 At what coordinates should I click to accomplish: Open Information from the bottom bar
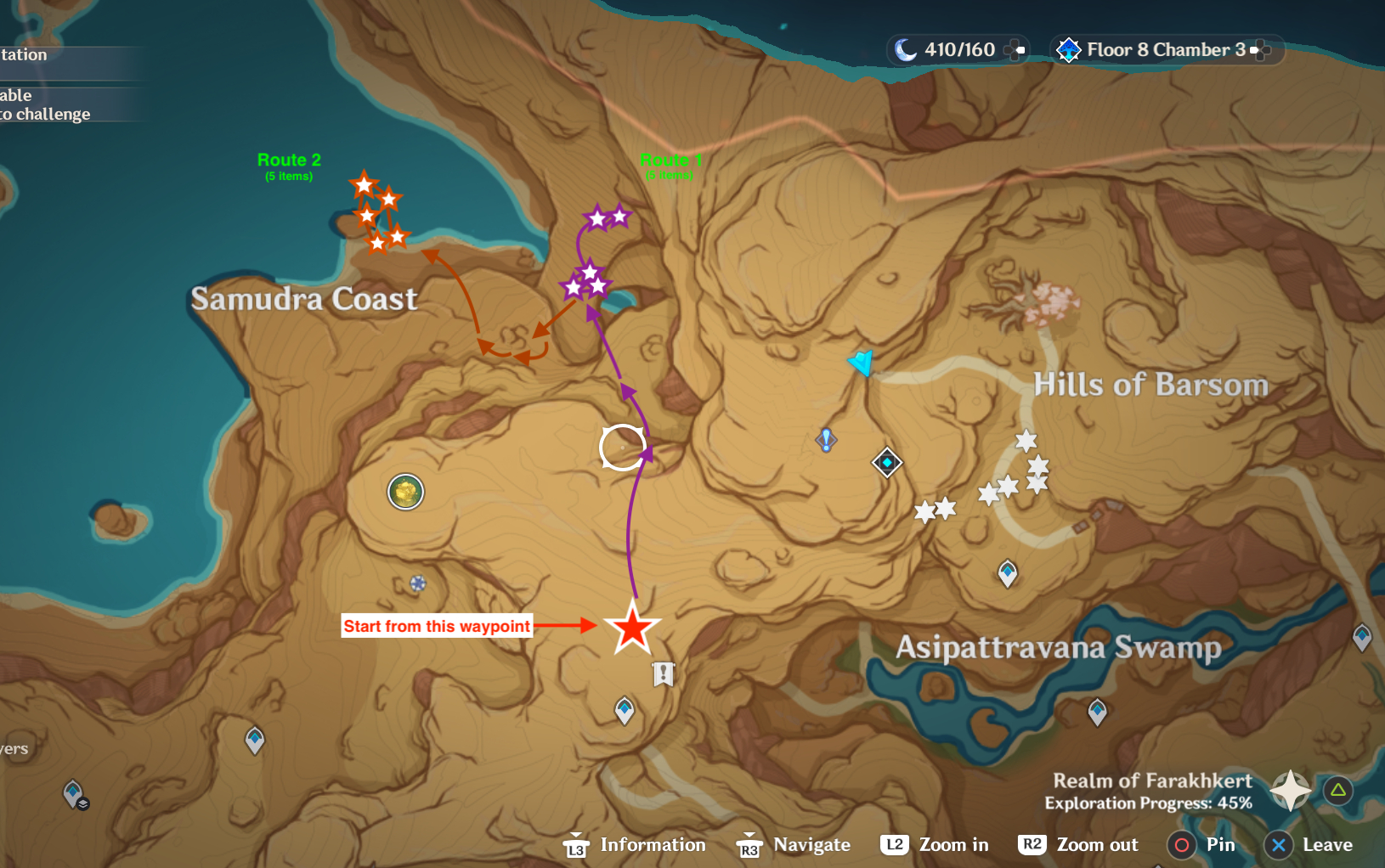click(652, 844)
